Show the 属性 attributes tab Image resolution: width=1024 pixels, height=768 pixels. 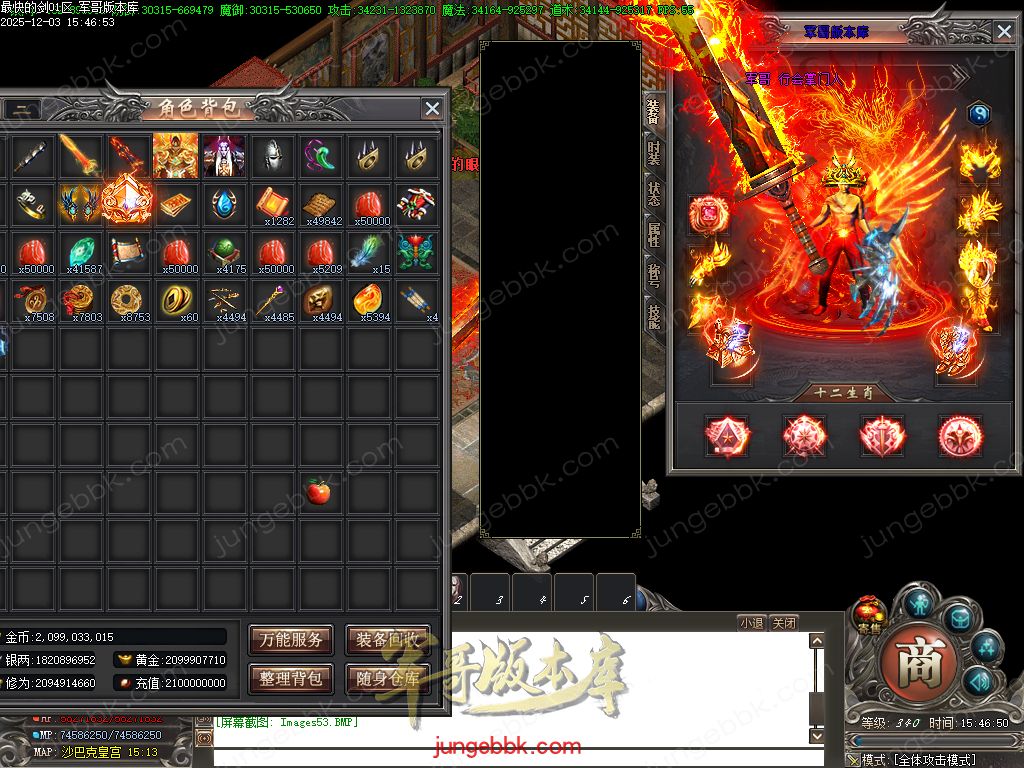[x=653, y=235]
